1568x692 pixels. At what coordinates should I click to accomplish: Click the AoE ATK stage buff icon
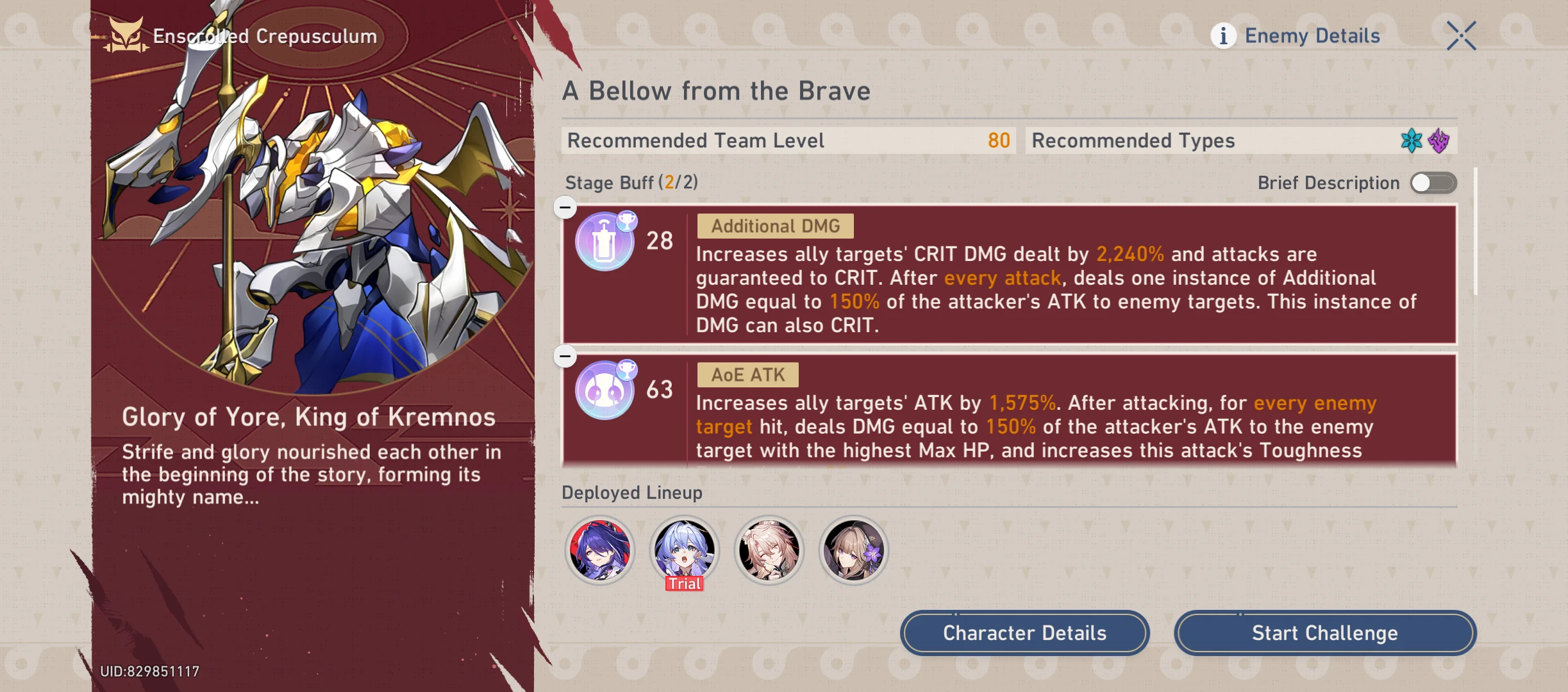point(603,389)
